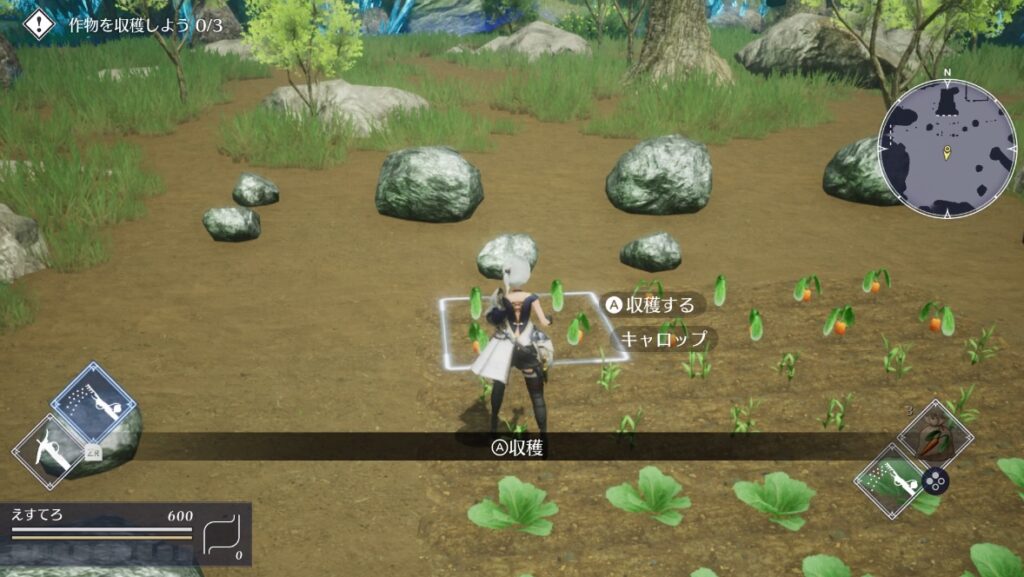Select the blue watering can tool slot
This screenshot has width=1024, height=577.
pyautogui.click(x=93, y=404)
